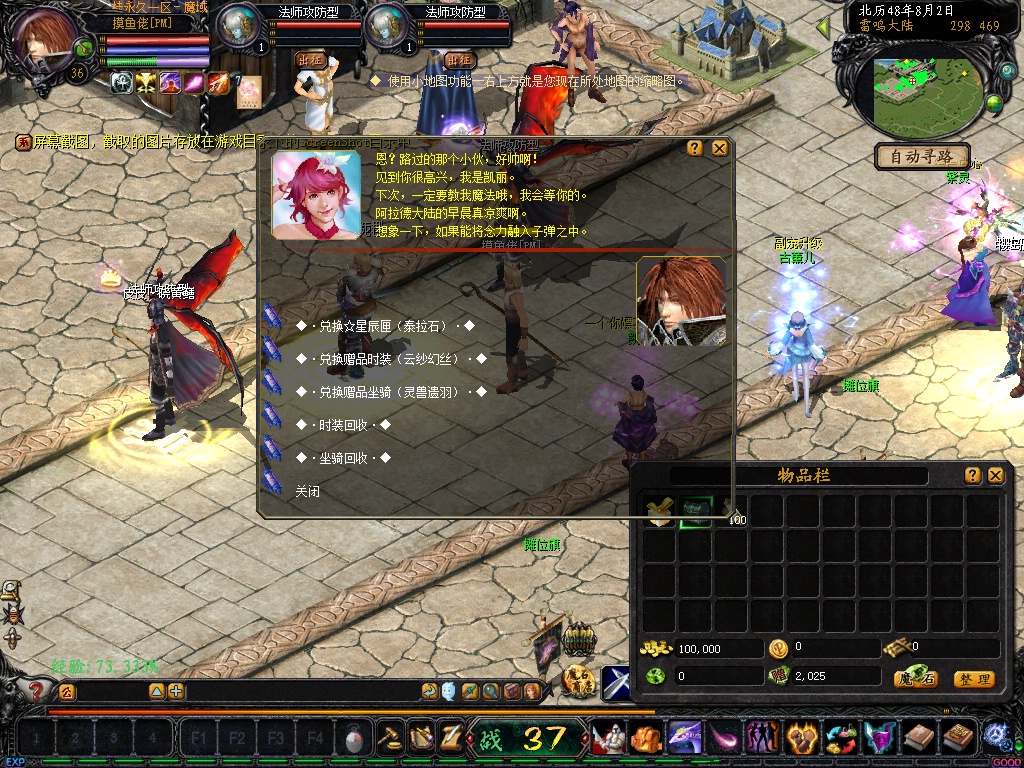1024x768 pixels.
Task: Open help for the NPC dialogue window
Action: pyautogui.click(x=695, y=148)
